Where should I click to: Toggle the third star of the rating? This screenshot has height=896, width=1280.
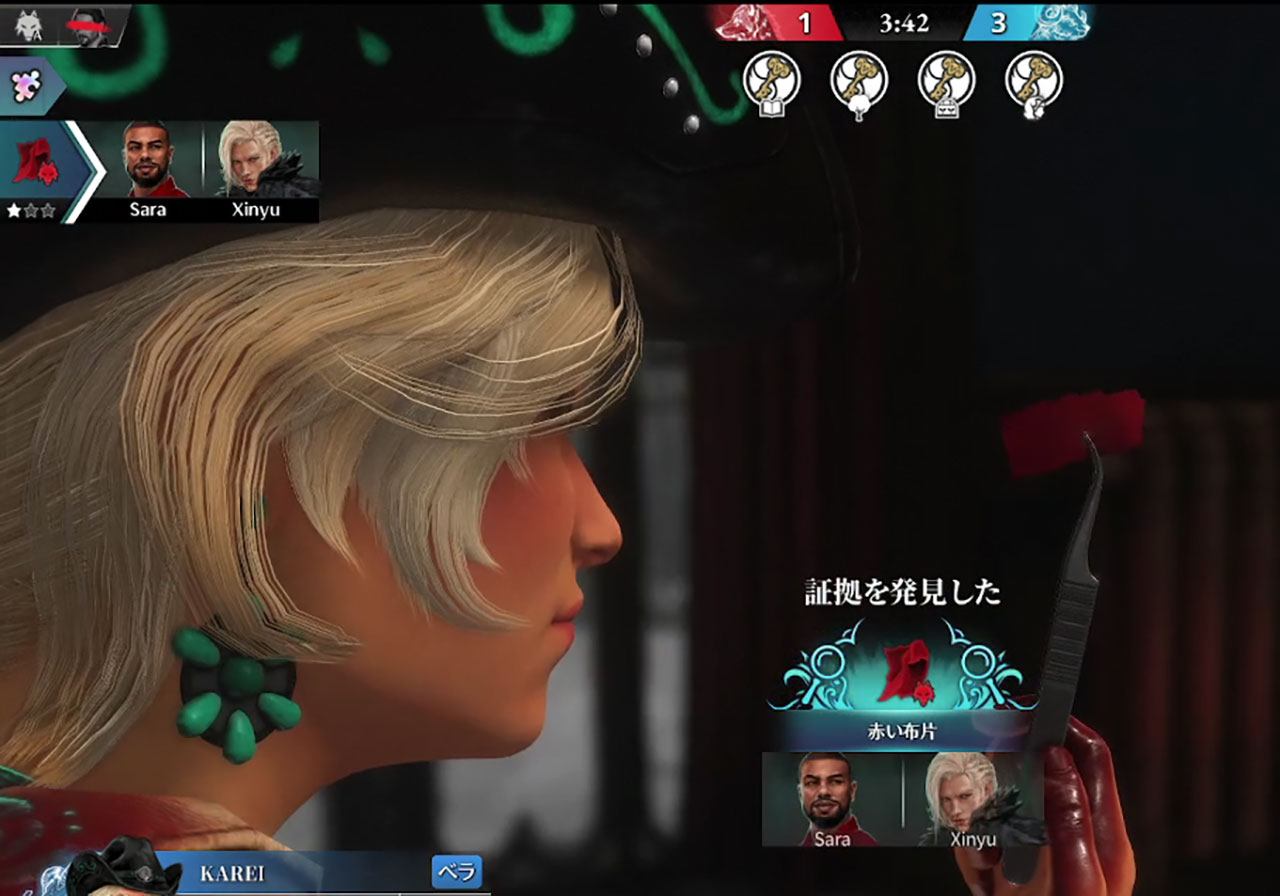tap(50, 210)
